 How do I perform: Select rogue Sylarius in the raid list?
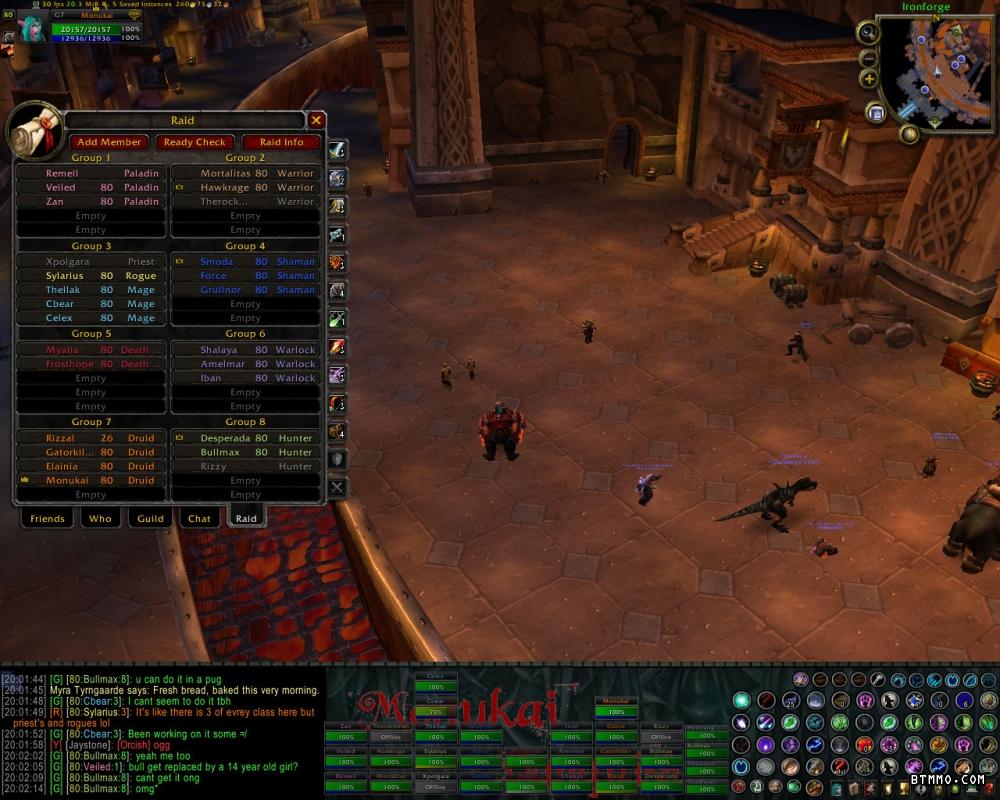tap(91, 276)
